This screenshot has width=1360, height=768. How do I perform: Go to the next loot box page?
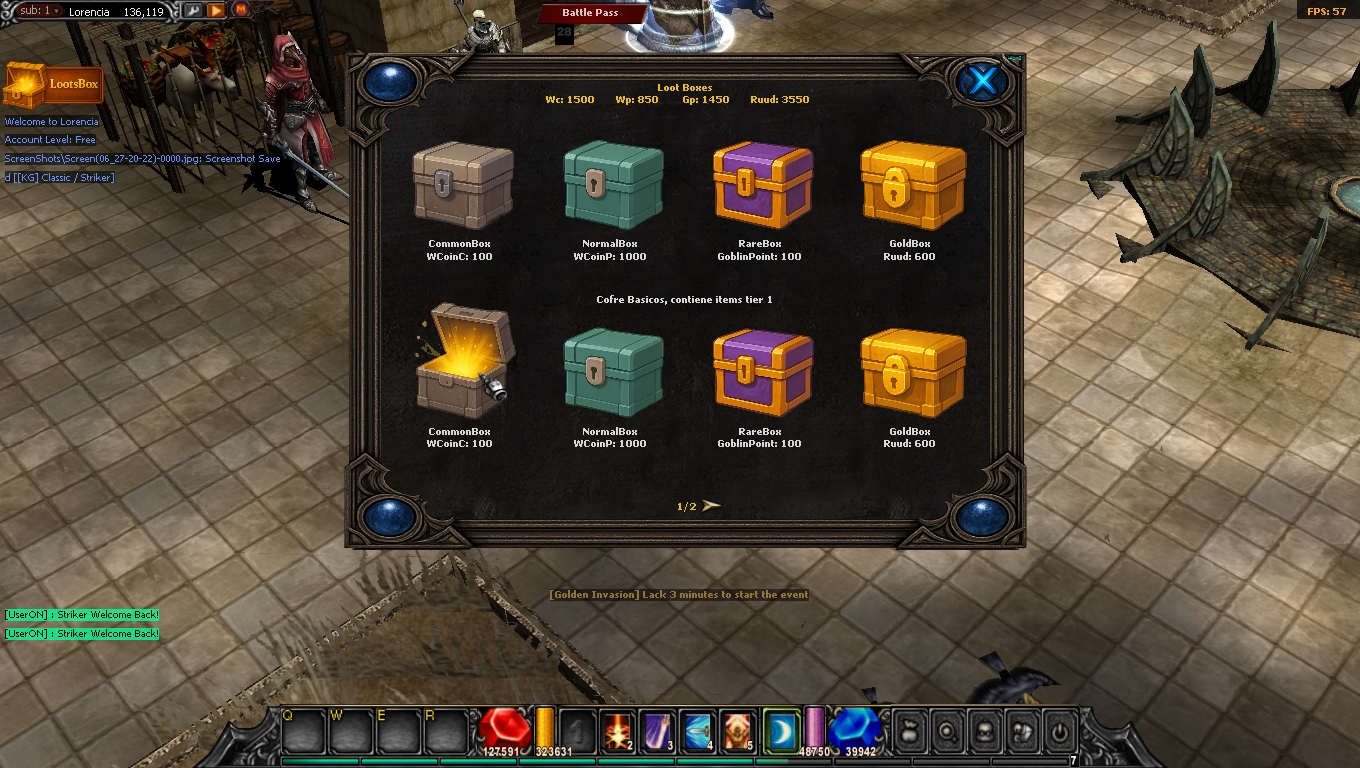pyautogui.click(x=711, y=506)
